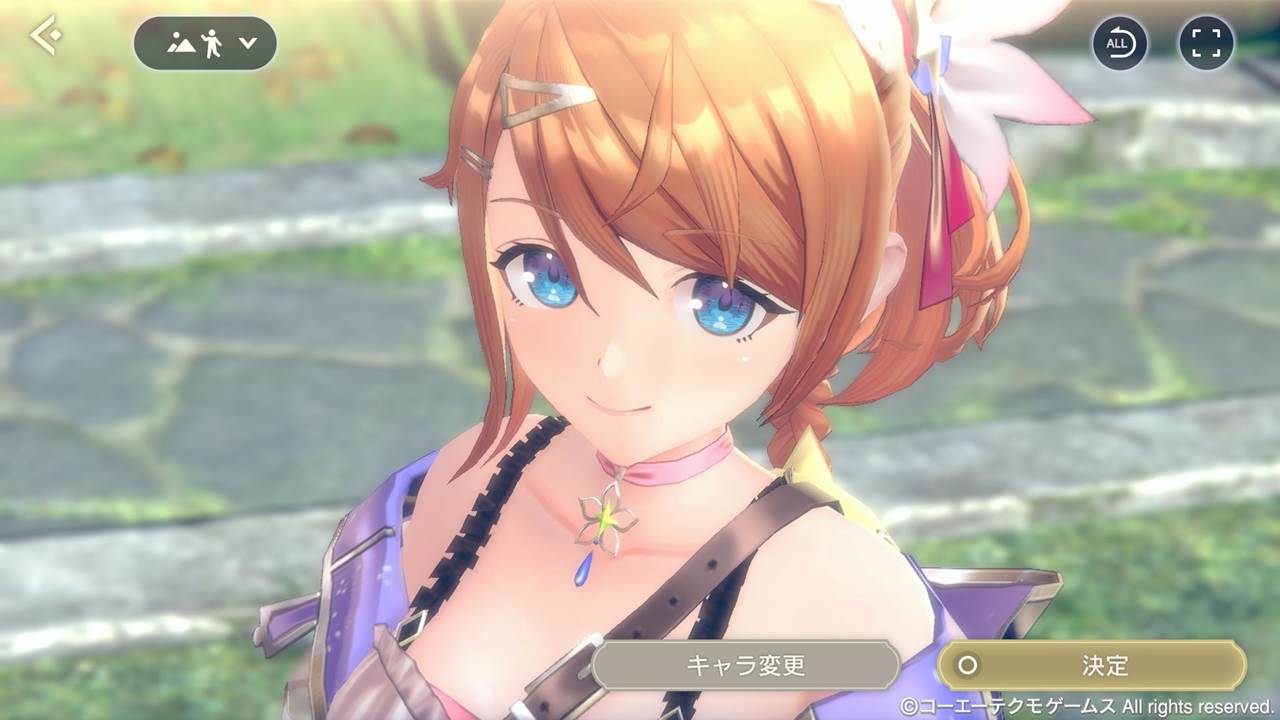Reset all with the ALL button

click(1119, 43)
